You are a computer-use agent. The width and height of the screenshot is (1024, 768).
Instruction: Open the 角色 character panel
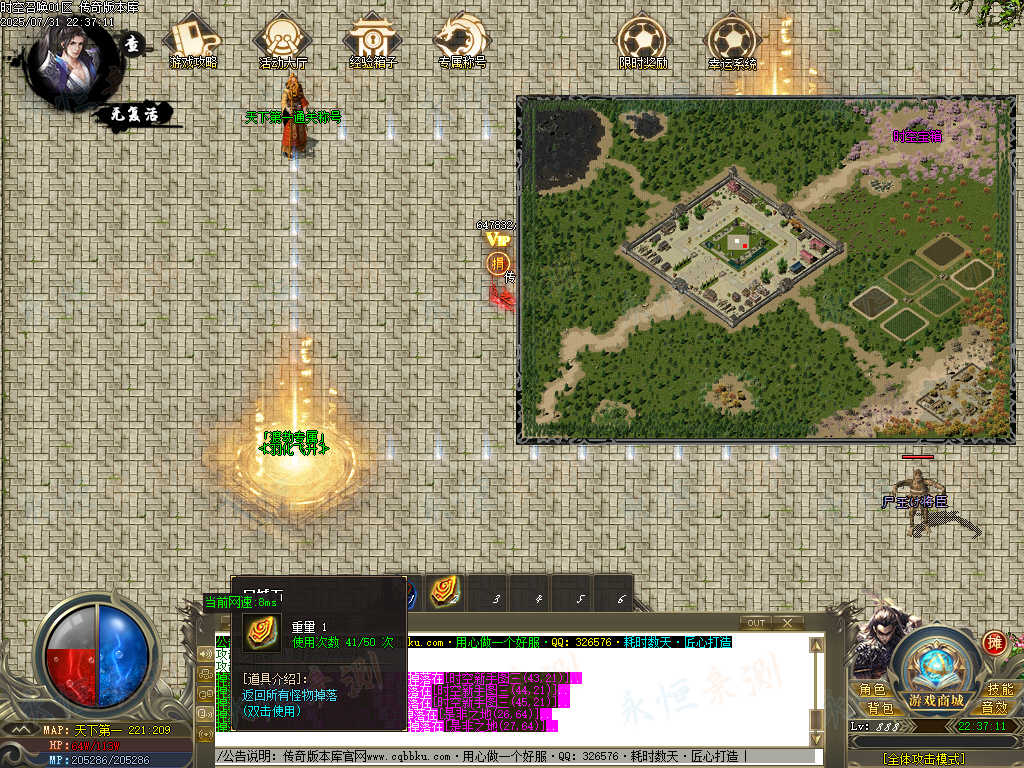click(872, 690)
